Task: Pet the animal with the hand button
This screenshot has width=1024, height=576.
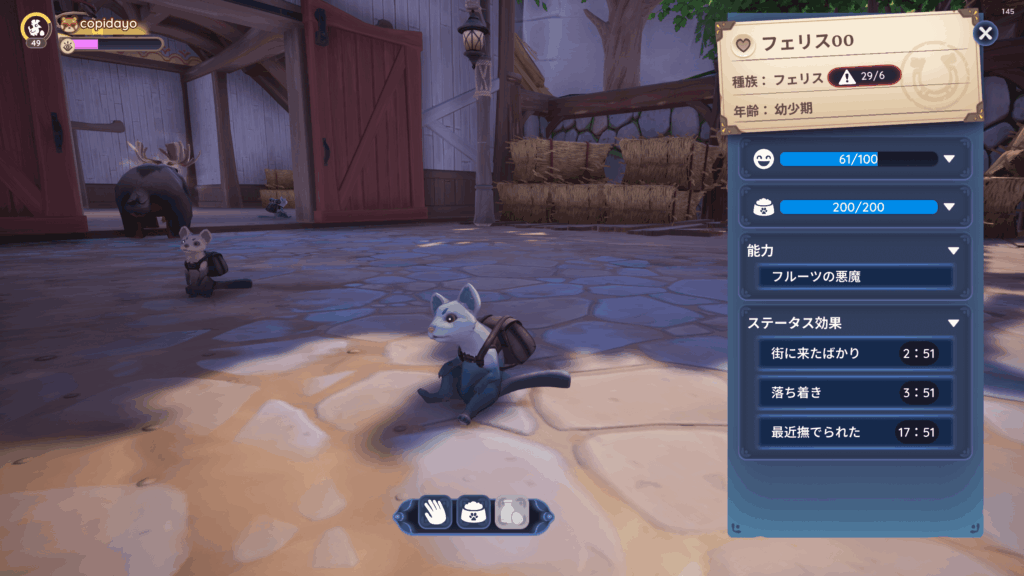Action: (x=436, y=513)
